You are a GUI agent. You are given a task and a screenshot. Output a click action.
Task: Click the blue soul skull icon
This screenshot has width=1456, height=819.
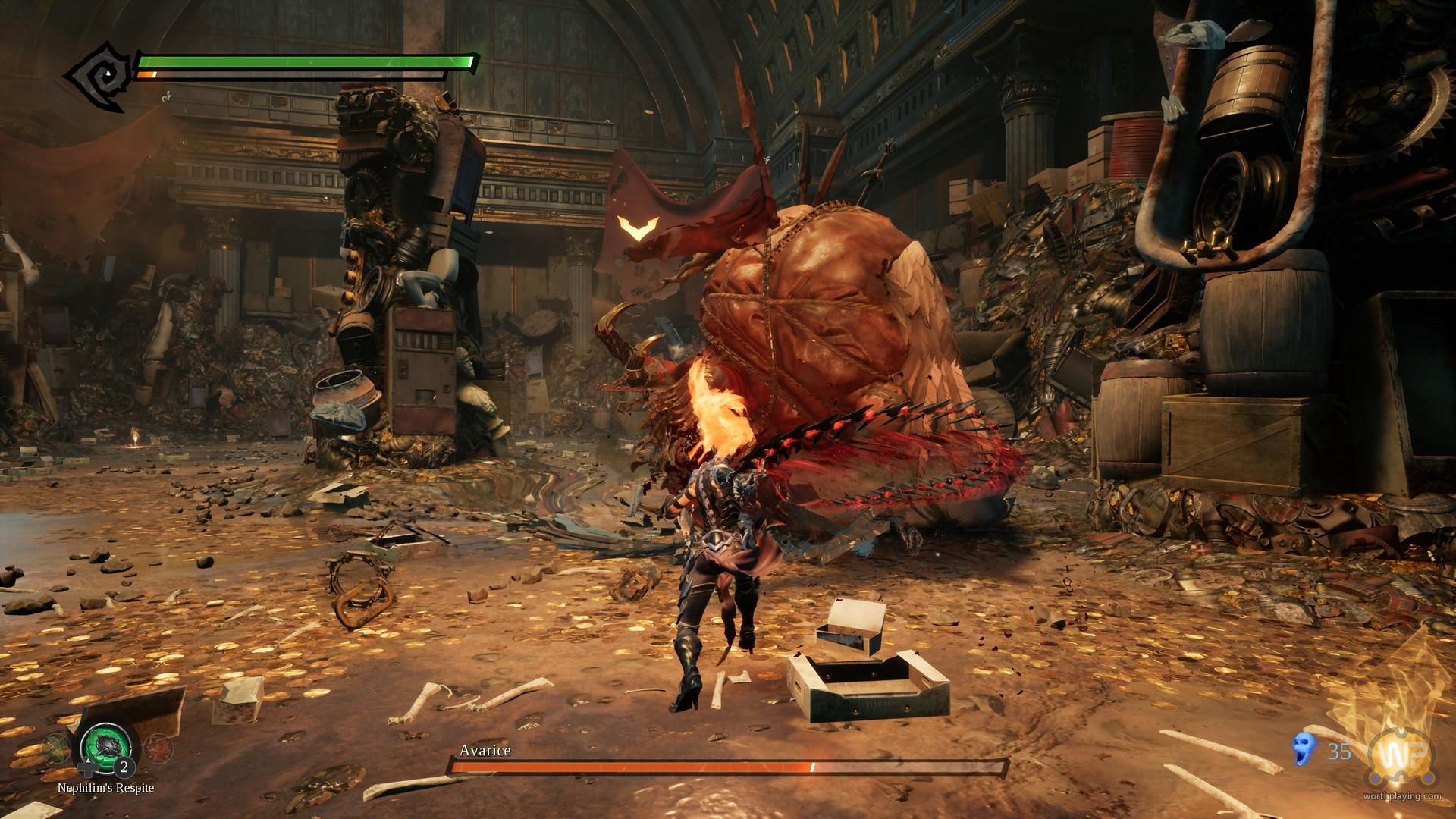pos(1301,752)
